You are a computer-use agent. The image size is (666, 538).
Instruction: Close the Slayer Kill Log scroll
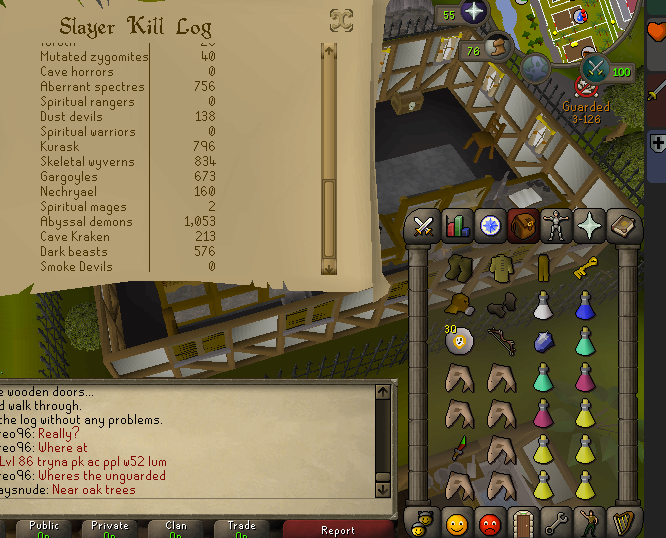click(x=341, y=20)
